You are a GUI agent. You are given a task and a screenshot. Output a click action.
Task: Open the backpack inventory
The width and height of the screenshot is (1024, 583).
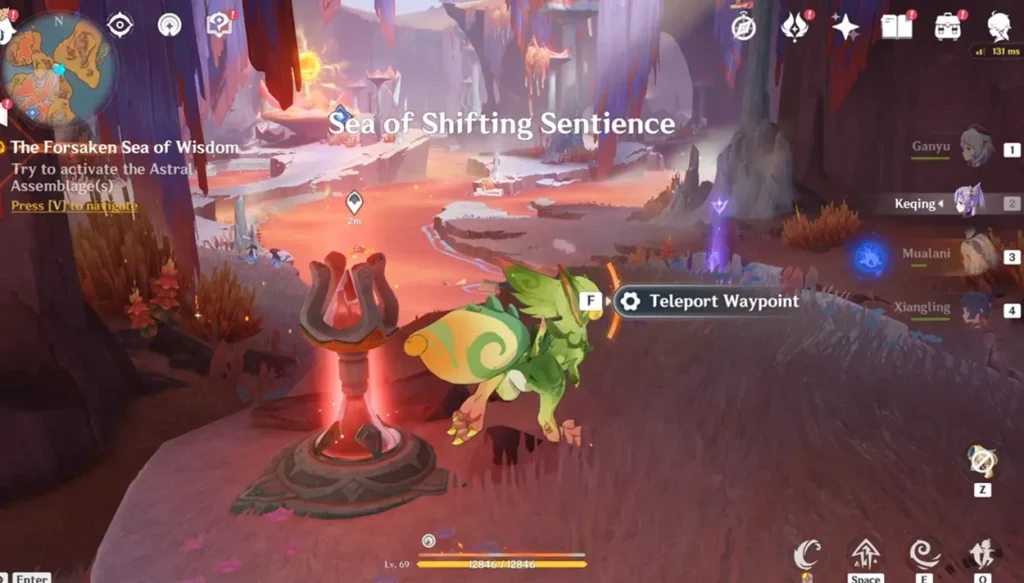tap(947, 27)
